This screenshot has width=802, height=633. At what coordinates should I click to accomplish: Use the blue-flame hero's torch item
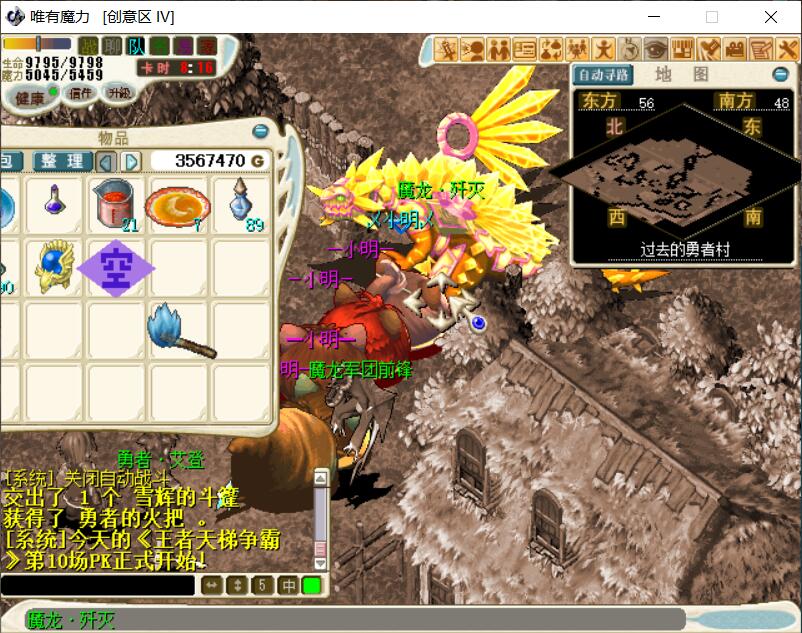180,329
